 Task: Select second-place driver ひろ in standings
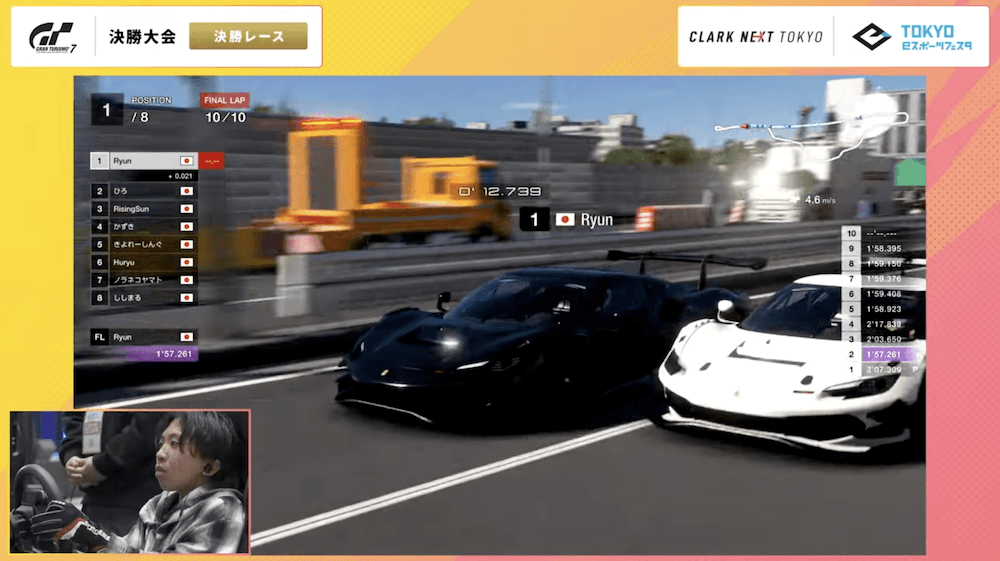pyautogui.click(x=143, y=190)
